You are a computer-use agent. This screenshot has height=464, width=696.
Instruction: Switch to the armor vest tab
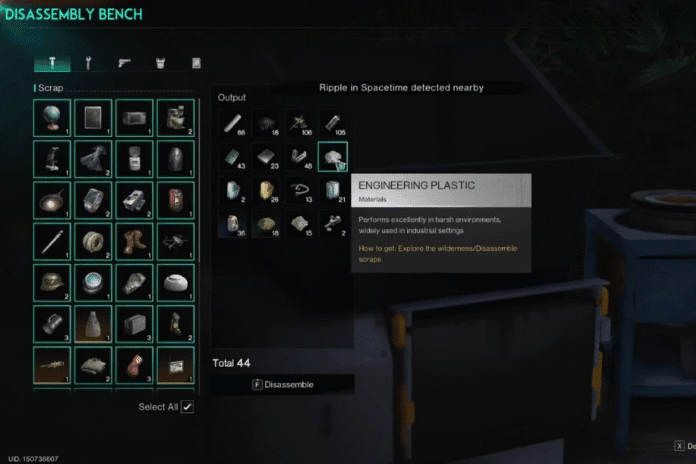pyautogui.click(x=160, y=63)
